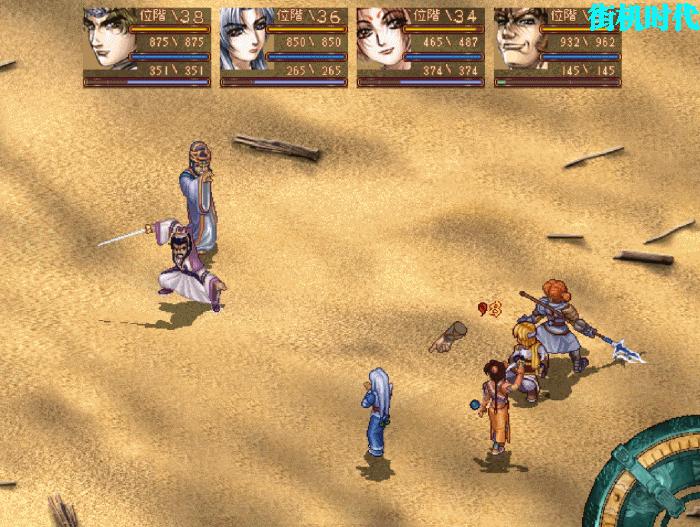Select the level 38 blond hero portrait

[105, 40]
